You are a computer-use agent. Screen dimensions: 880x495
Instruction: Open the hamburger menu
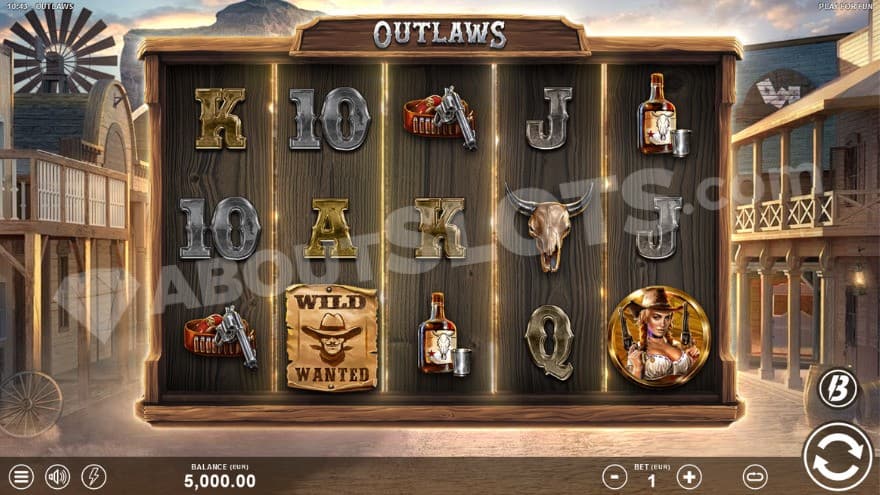point(20,477)
